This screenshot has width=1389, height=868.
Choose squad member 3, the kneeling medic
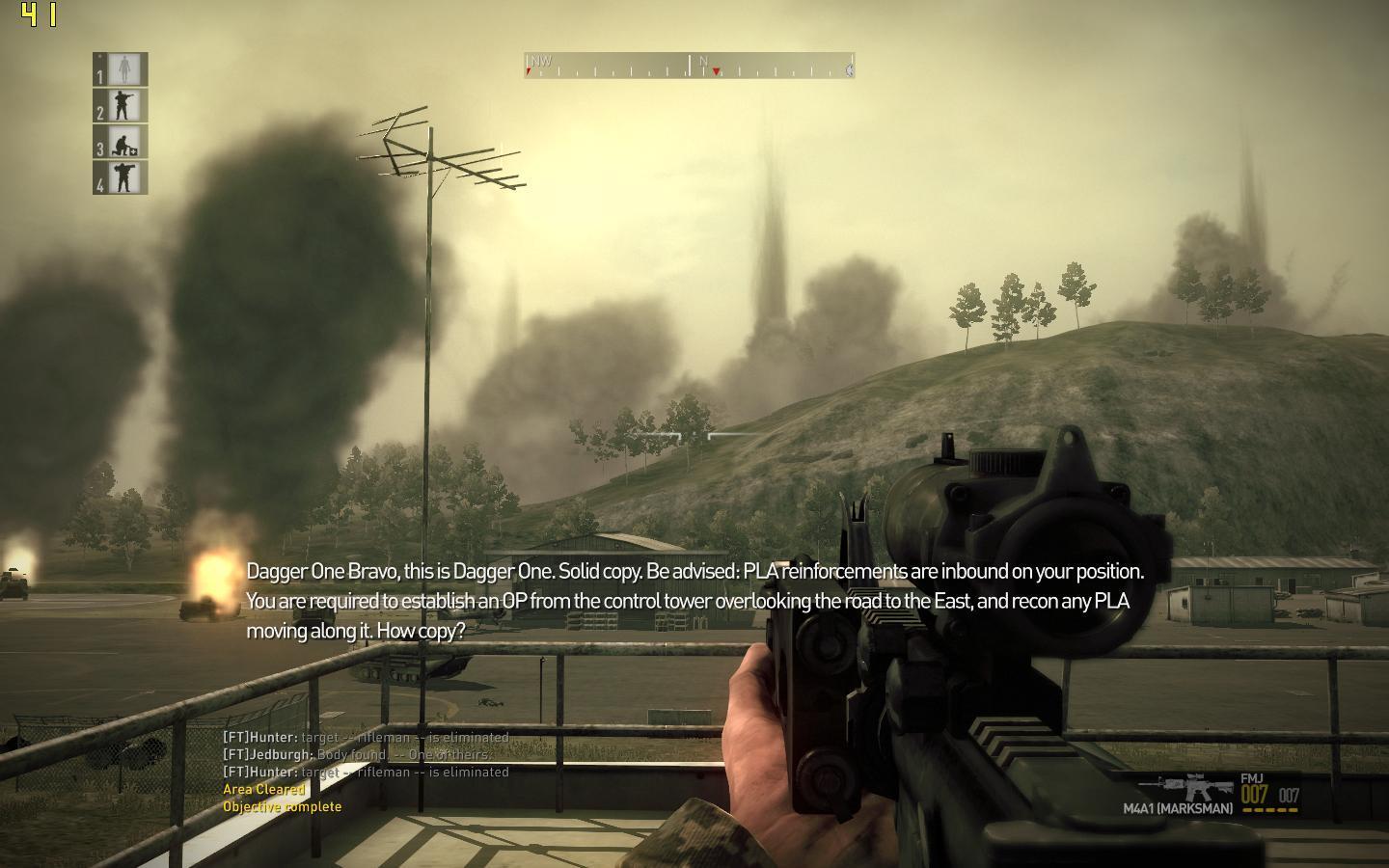tap(122, 143)
